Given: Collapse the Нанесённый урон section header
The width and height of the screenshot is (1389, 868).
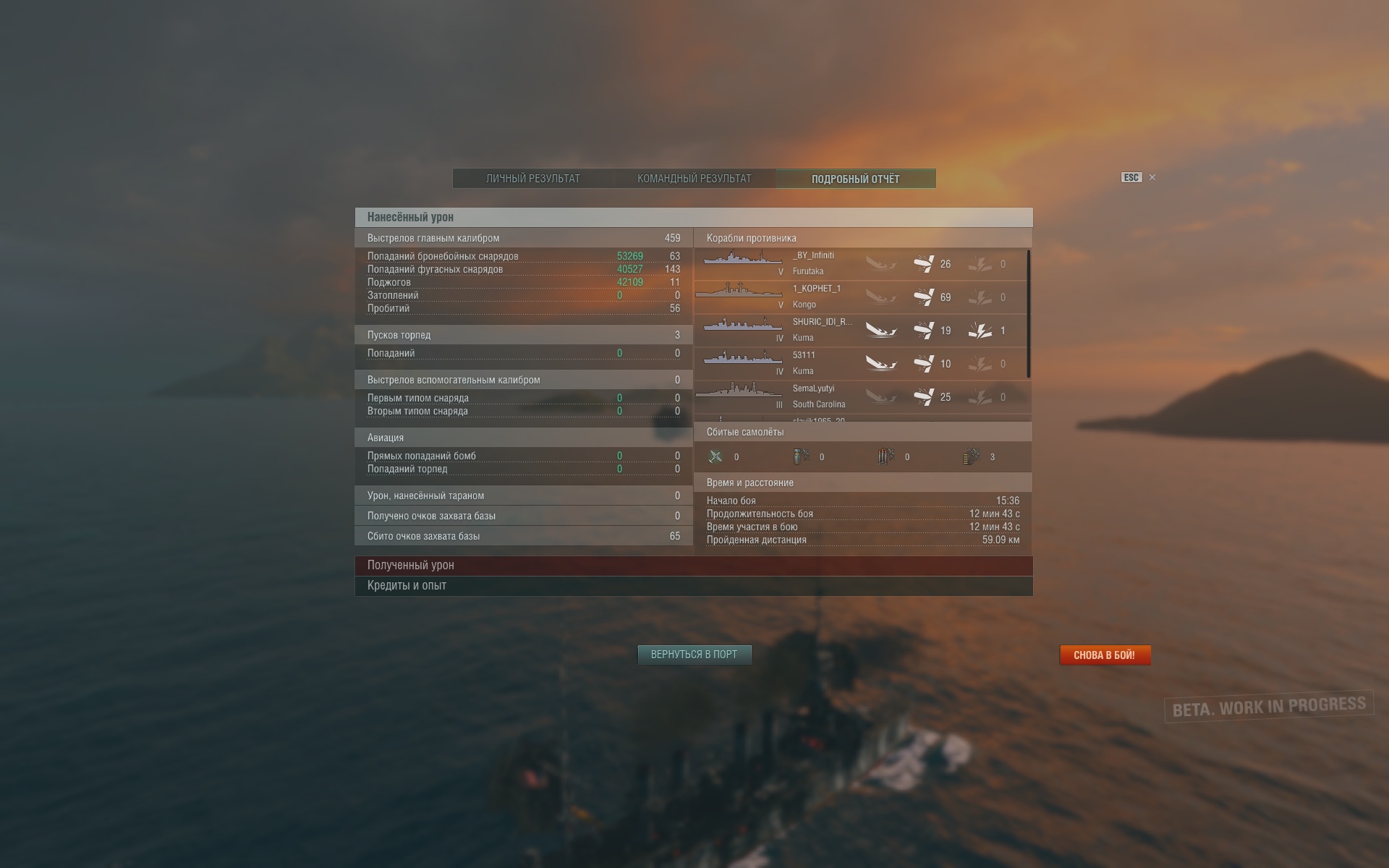Looking at the screenshot, I should [x=693, y=217].
